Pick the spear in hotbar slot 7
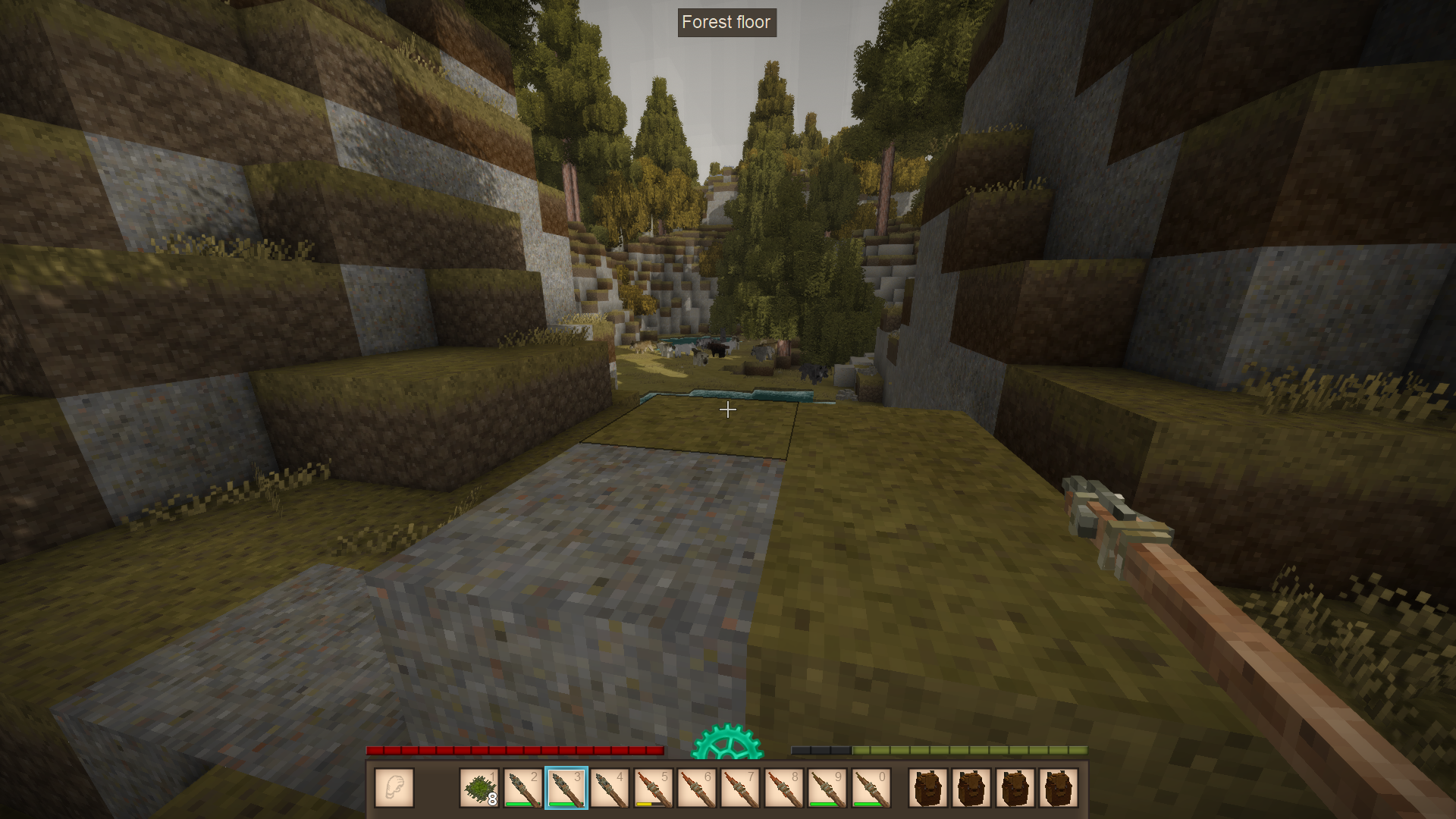 coord(740,788)
